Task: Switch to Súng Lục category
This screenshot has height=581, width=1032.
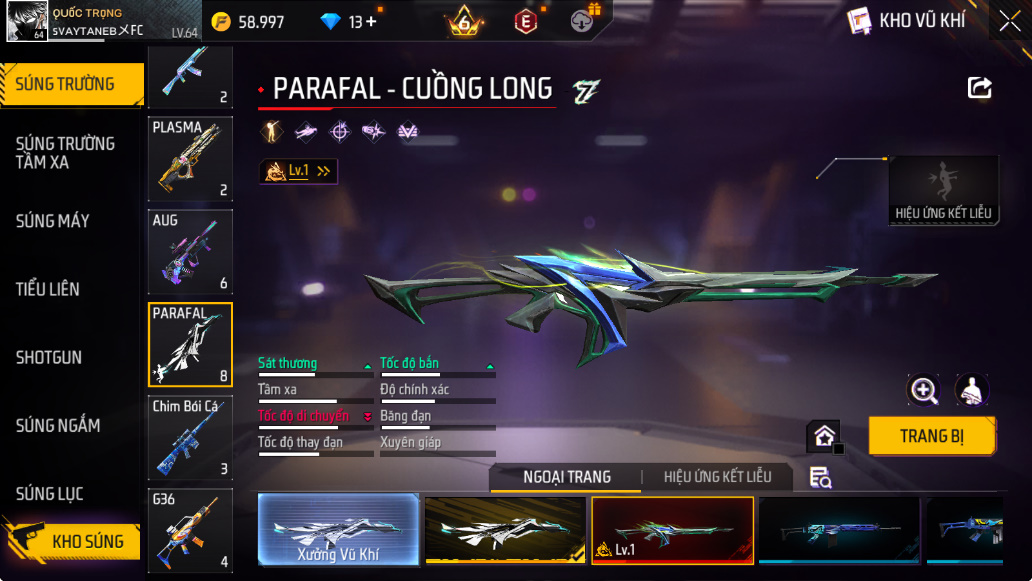Action: (50, 494)
